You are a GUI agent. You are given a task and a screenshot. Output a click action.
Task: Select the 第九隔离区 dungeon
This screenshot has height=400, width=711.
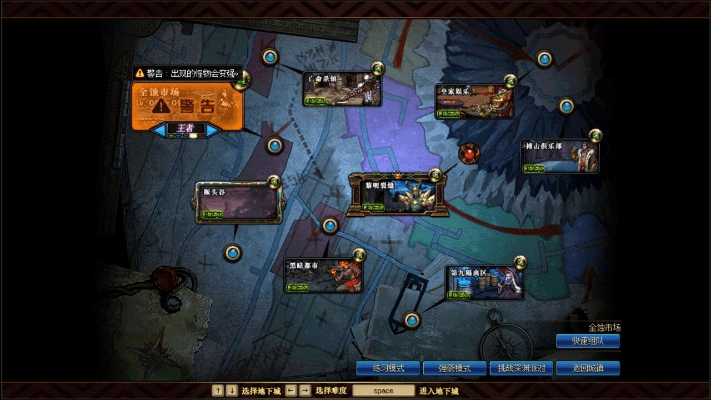click(484, 281)
